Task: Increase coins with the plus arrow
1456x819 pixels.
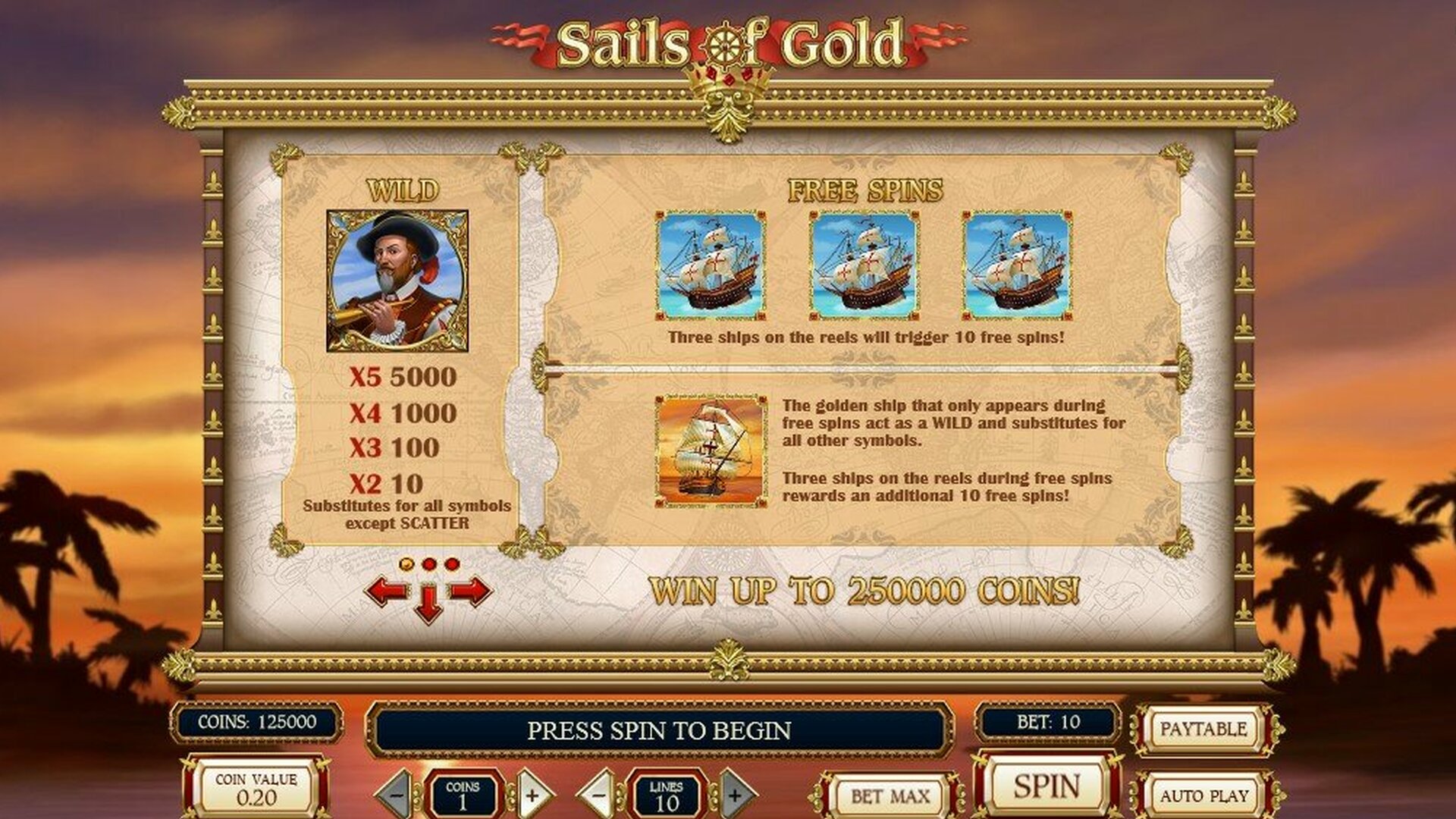Action: [x=532, y=795]
